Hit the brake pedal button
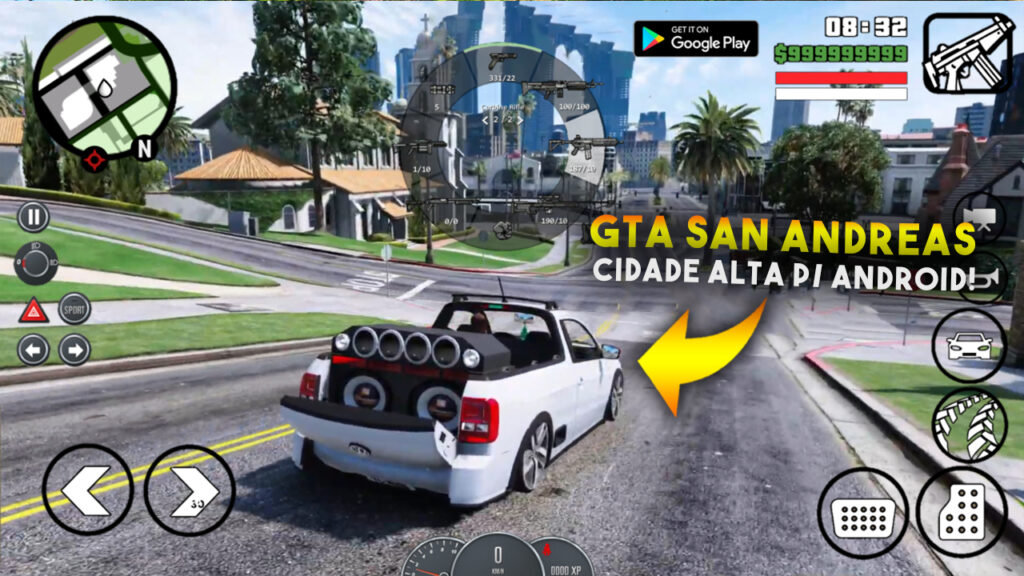The width and height of the screenshot is (1024, 576). [862, 513]
